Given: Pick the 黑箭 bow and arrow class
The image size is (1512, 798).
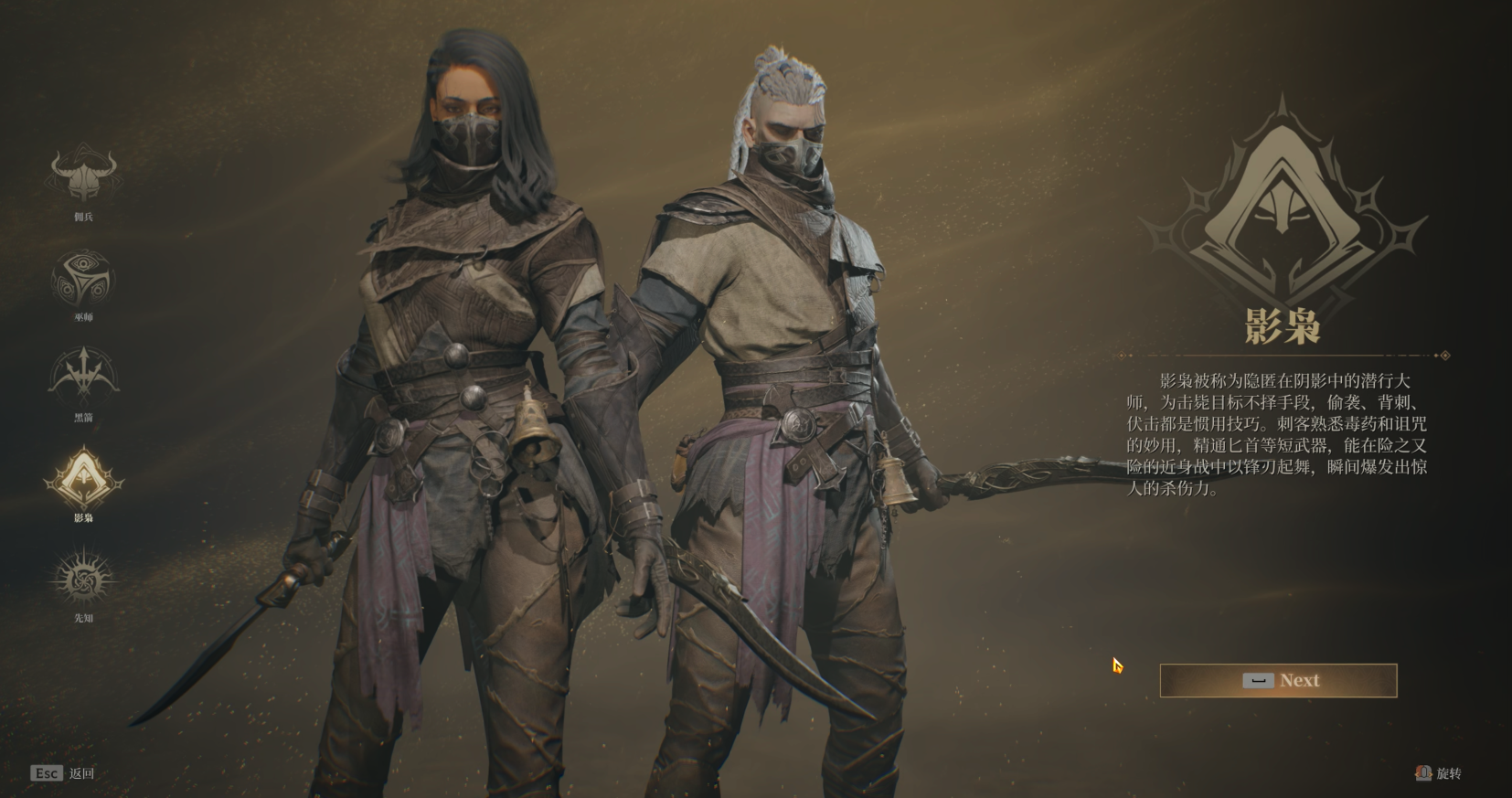Looking at the screenshot, I should click(x=83, y=375).
